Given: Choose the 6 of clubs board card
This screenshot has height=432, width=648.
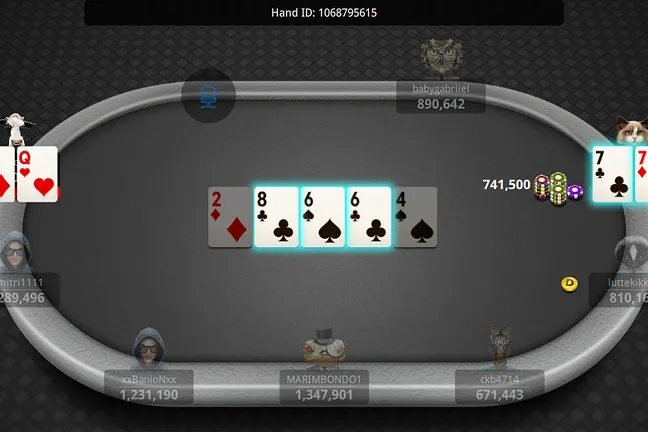Looking at the screenshot, I should (368, 217).
